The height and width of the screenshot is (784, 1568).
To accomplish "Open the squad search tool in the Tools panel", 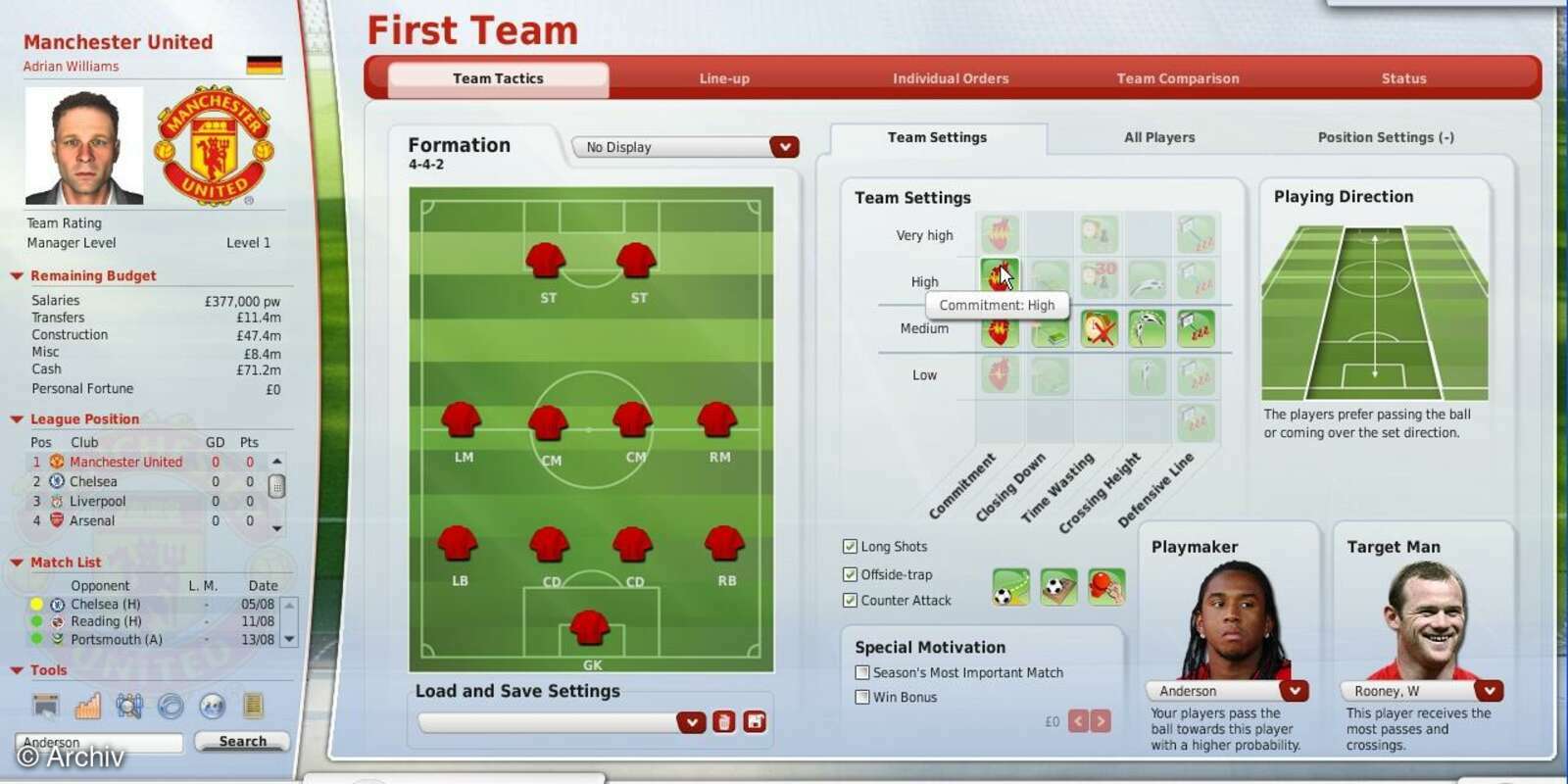I will click(x=128, y=706).
